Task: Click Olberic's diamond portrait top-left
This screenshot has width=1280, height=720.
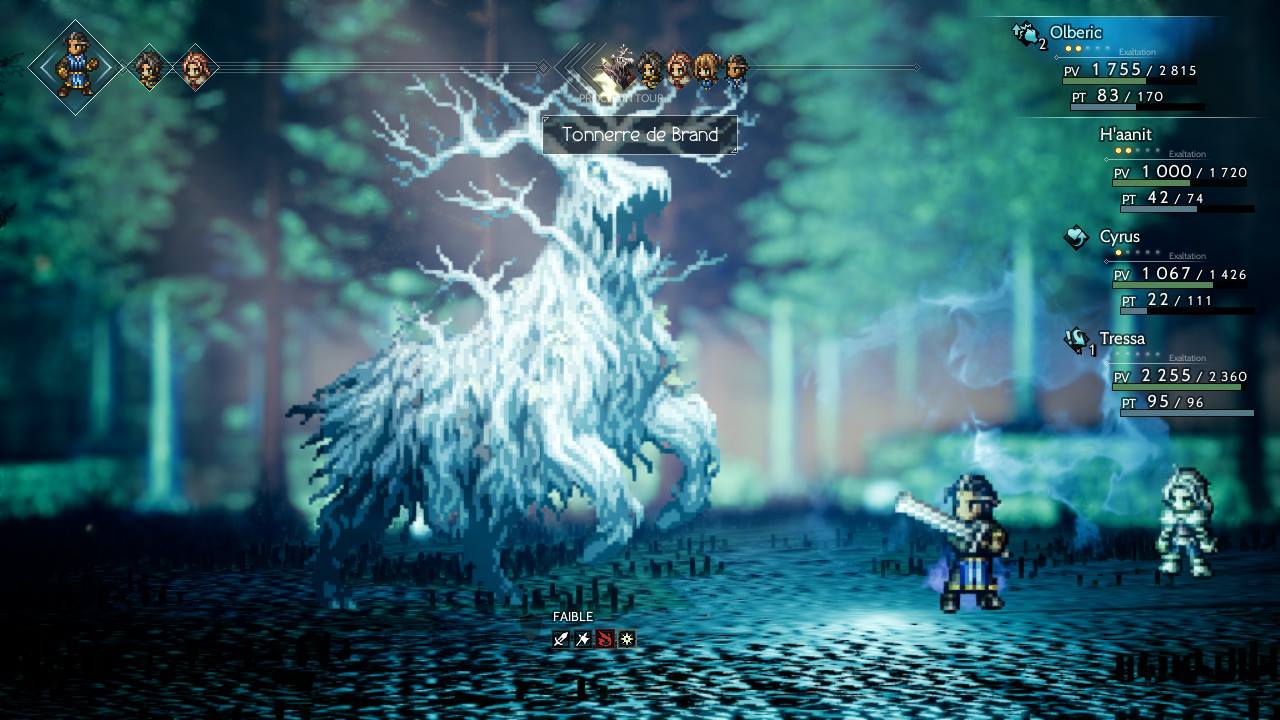Action: 72,67
